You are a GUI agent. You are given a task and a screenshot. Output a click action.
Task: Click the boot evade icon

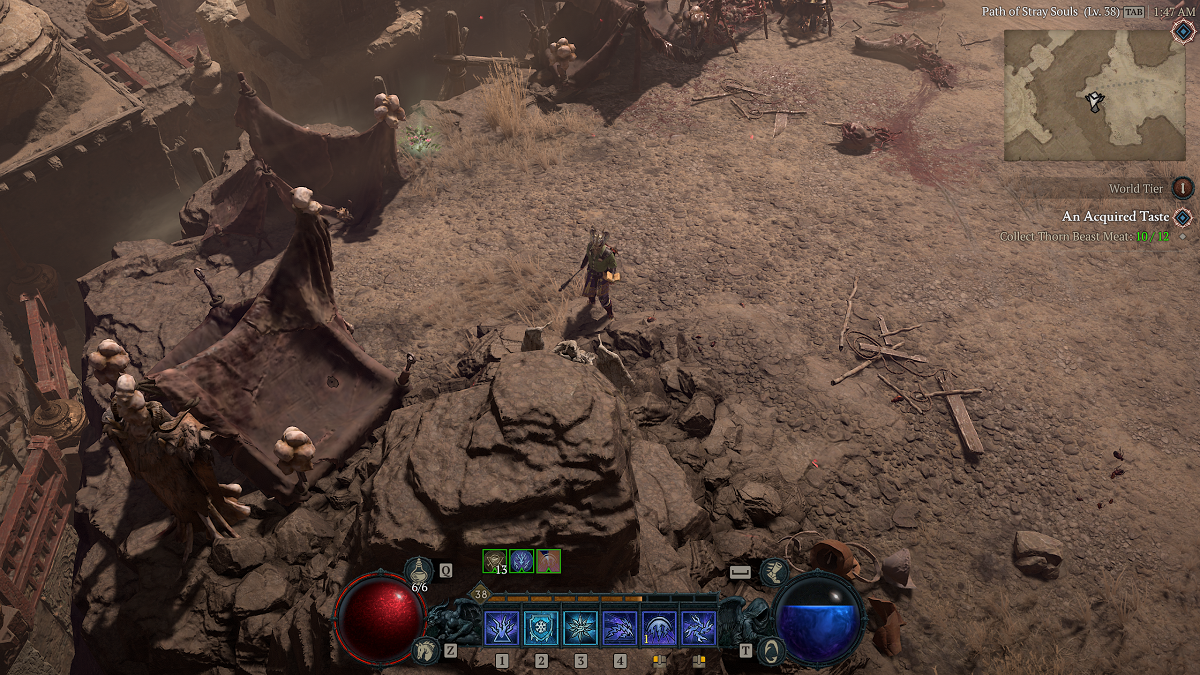point(774,573)
